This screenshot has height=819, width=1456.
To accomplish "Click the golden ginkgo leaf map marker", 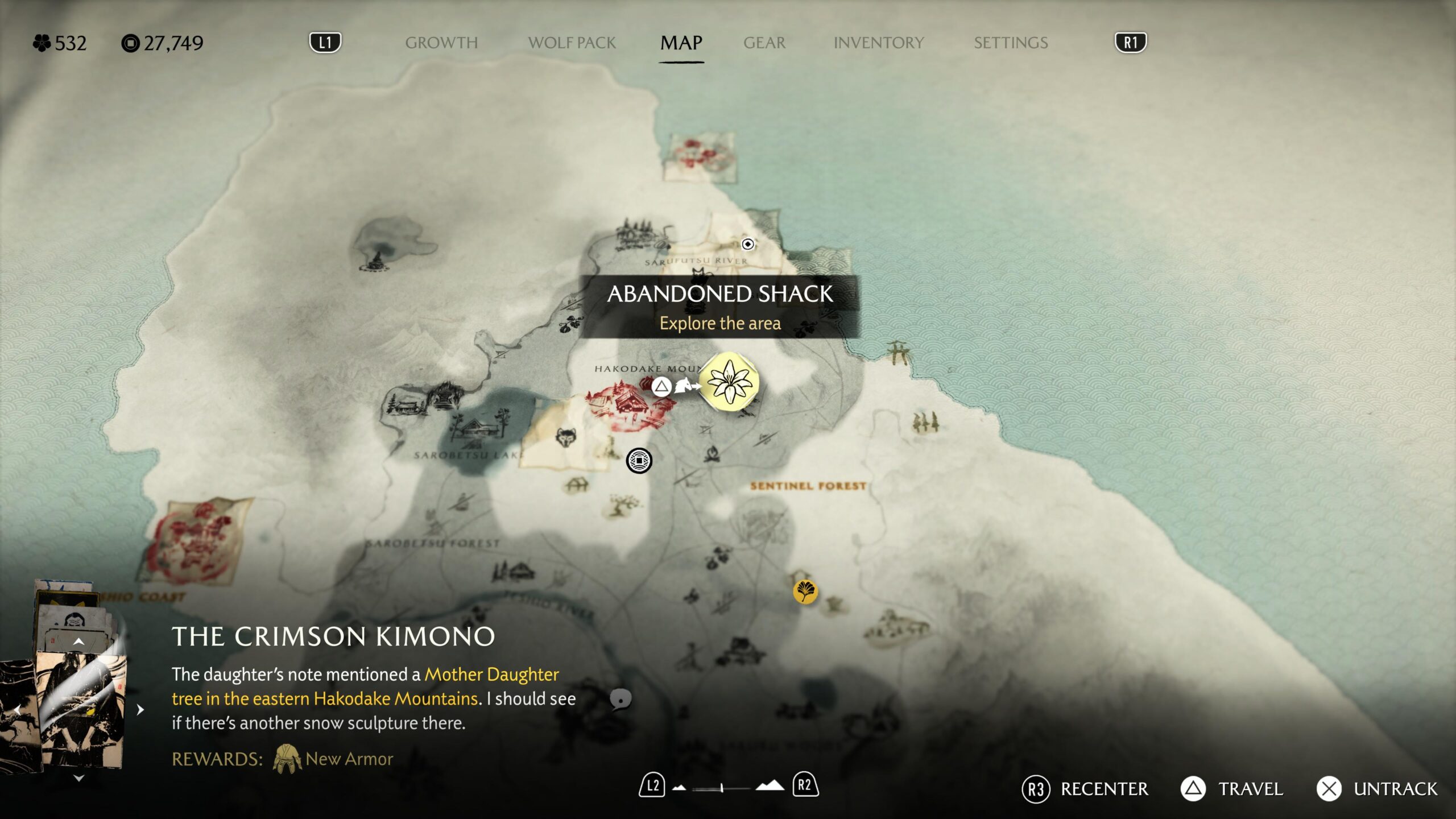I will click(805, 591).
